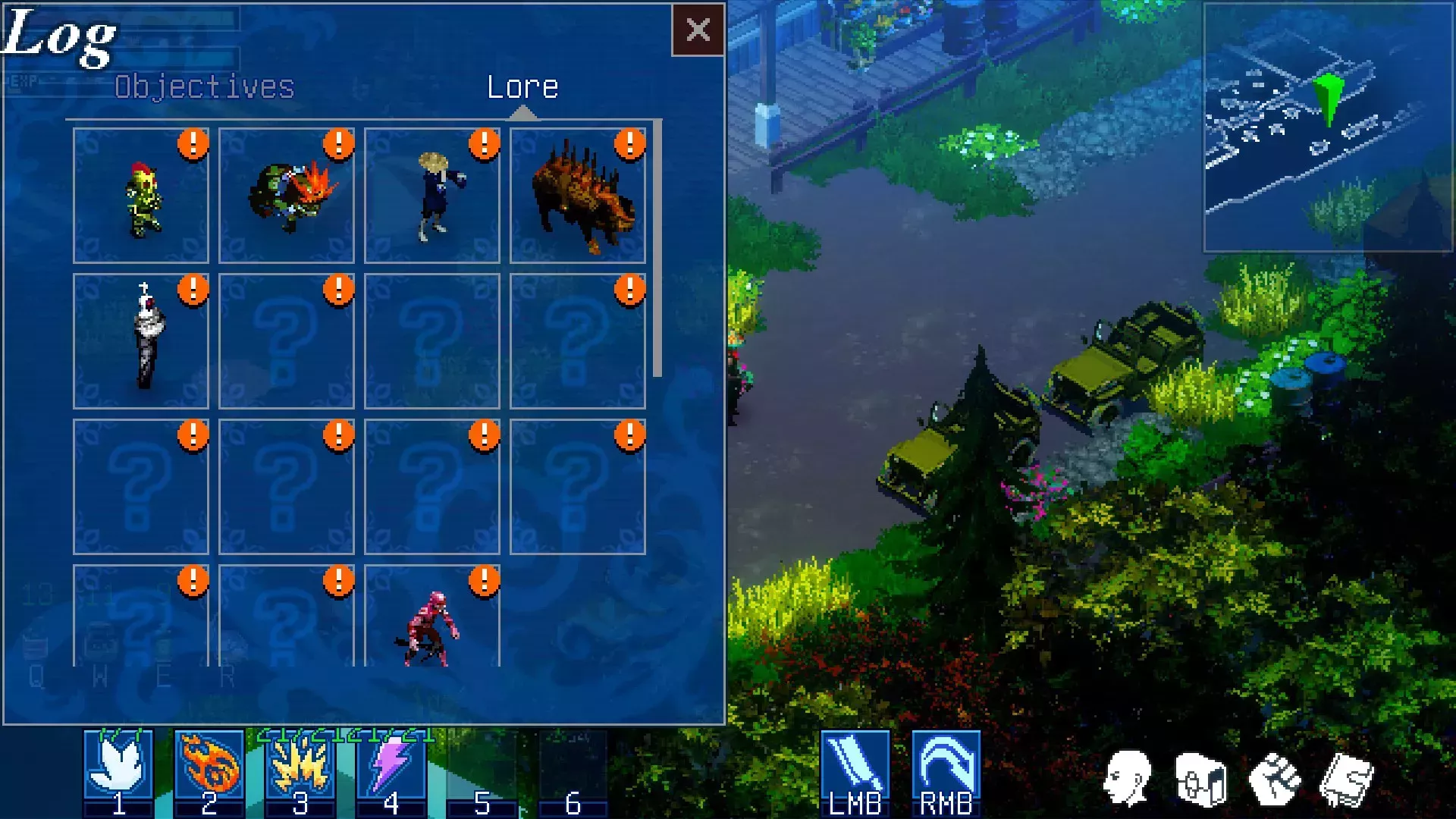The width and height of the screenshot is (1456, 819).
Task: Open the straw-hat figure lore entry
Action: (432, 196)
